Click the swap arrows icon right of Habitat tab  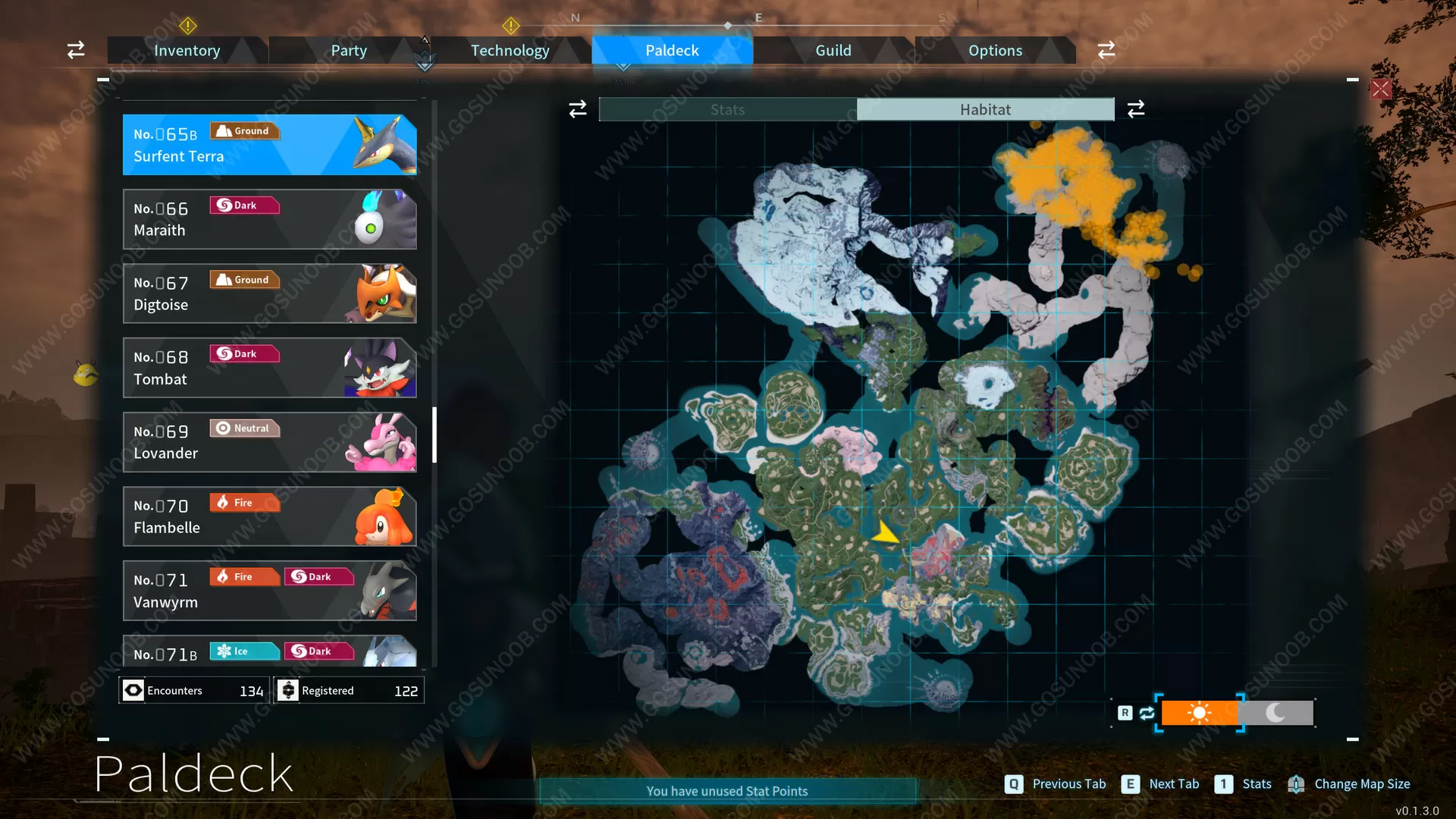tap(1135, 108)
